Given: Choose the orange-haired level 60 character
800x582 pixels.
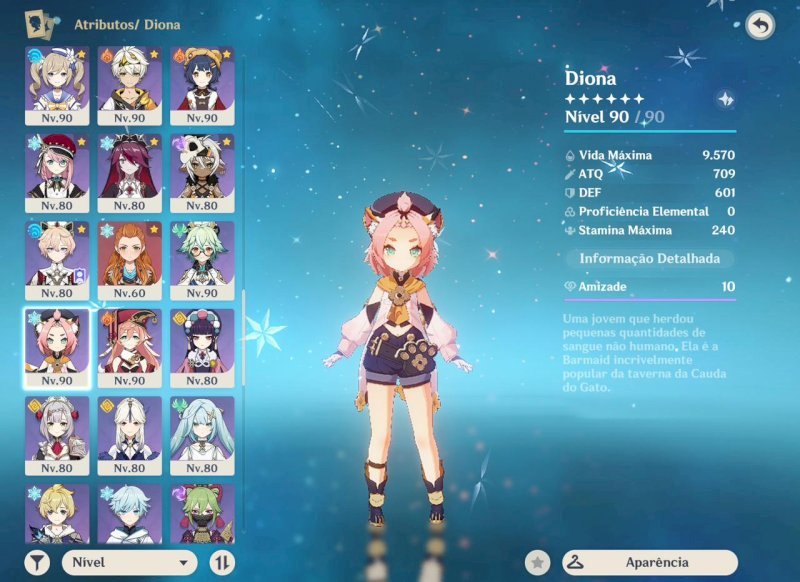Looking at the screenshot, I should coord(129,254).
